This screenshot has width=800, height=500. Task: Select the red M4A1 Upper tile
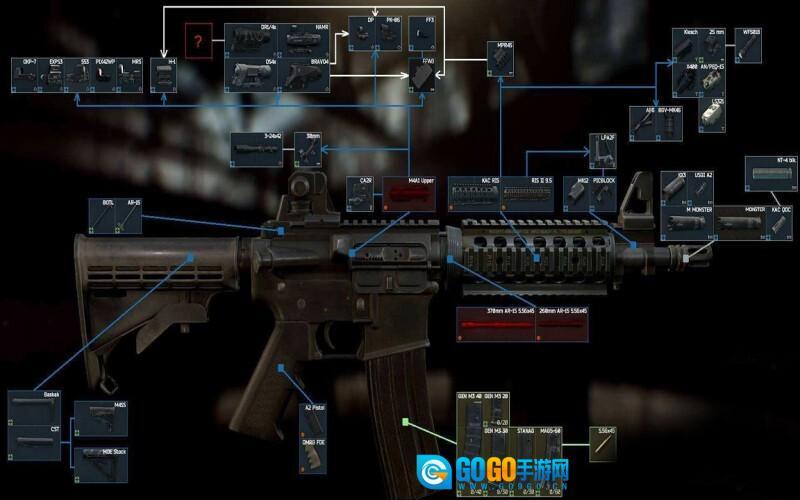(408, 195)
